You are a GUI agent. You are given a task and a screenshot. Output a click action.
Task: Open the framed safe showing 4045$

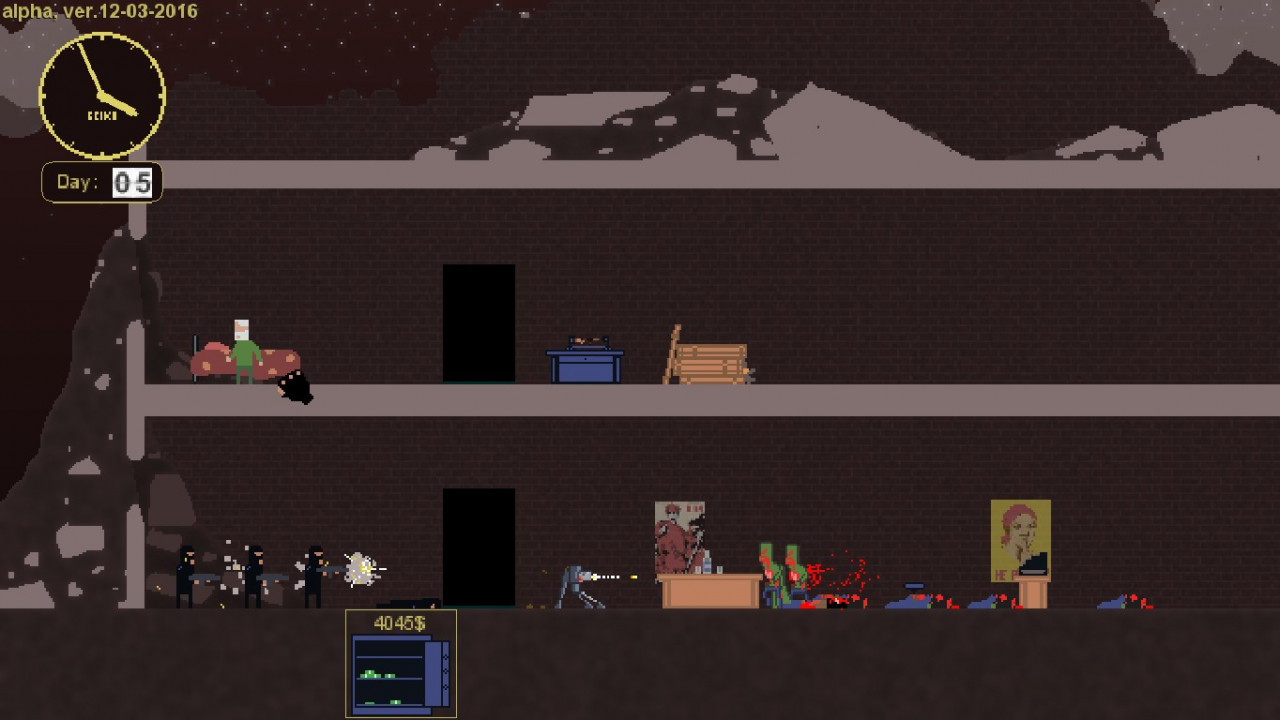[401, 672]
